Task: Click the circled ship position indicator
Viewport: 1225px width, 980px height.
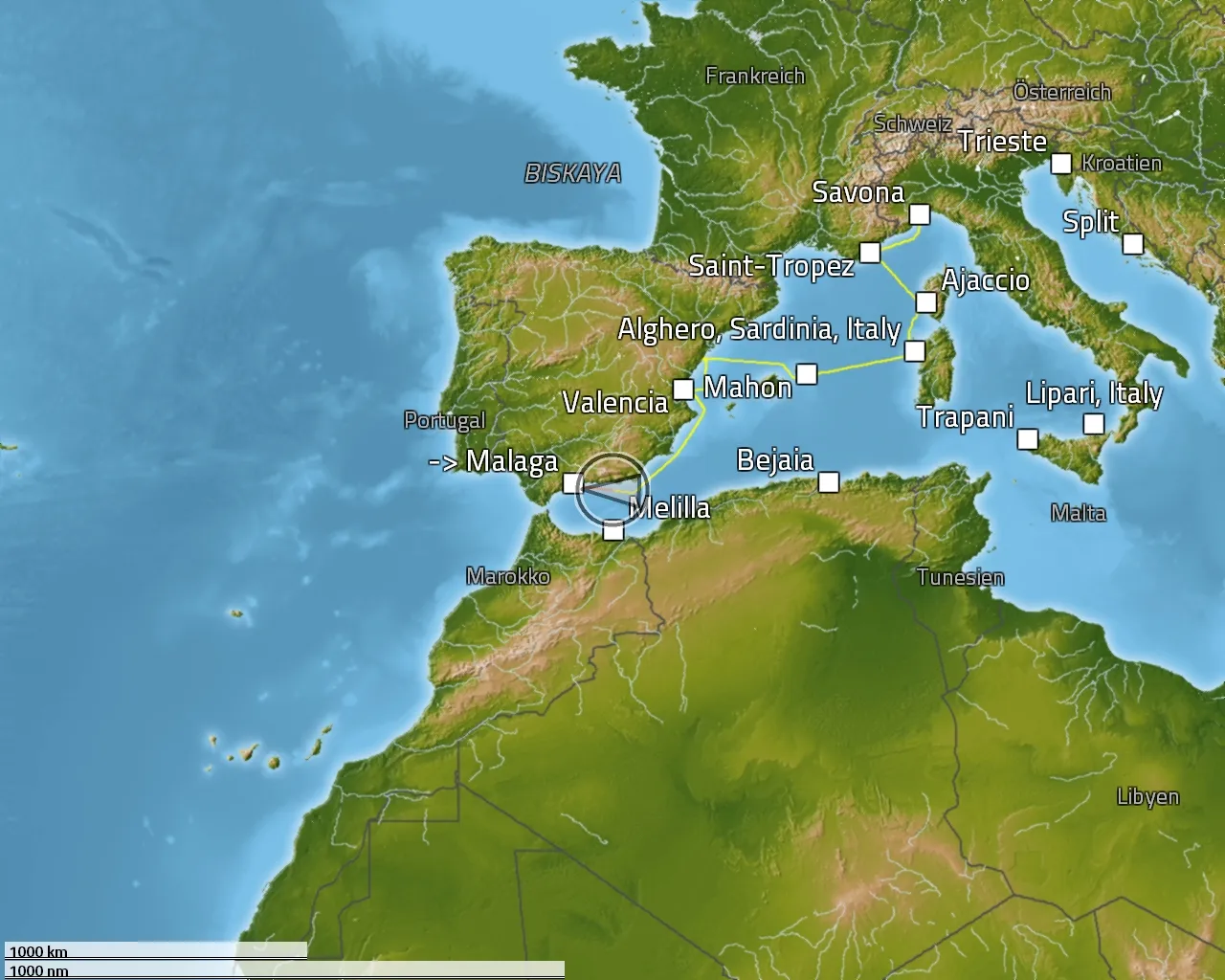Action: (x=611, y=488)
